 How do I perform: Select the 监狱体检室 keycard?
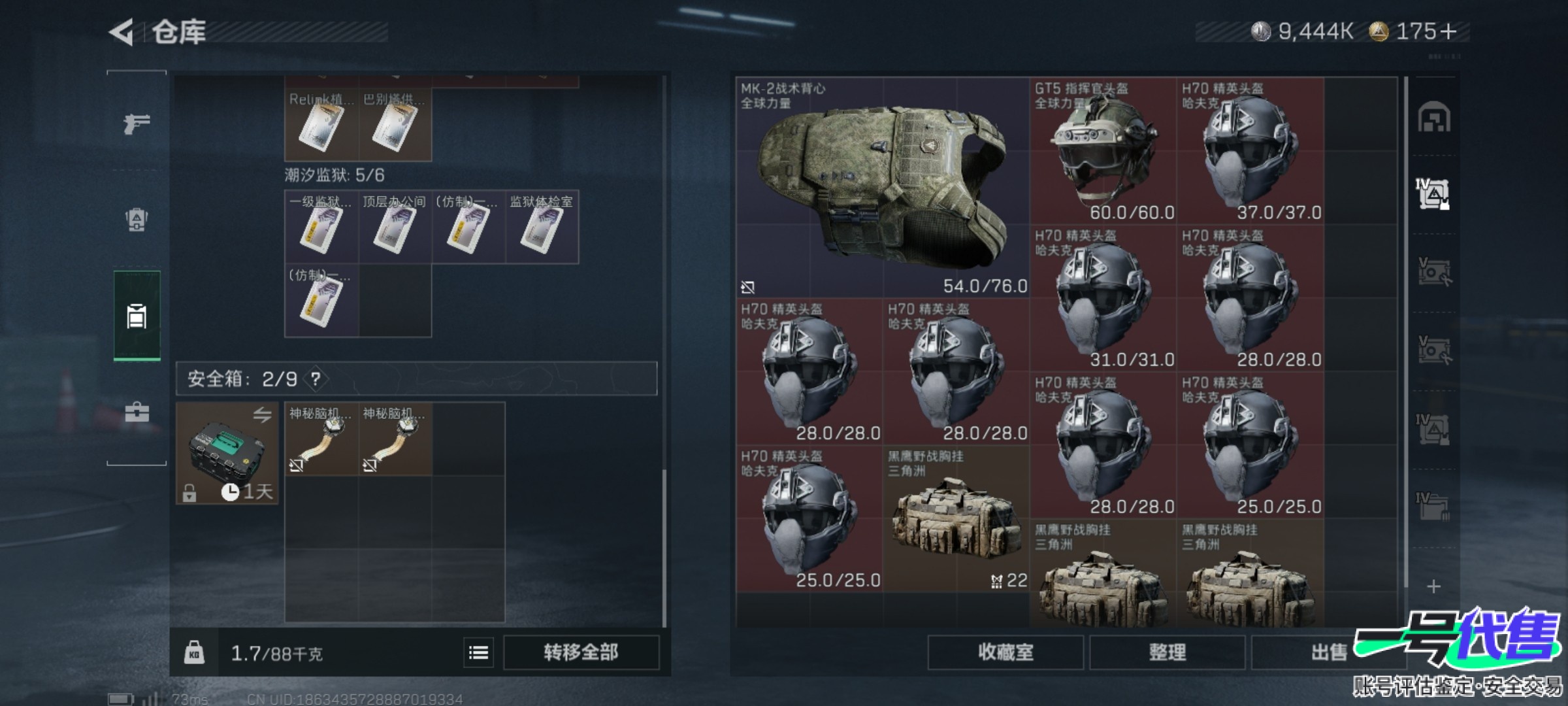coord(542,227)
